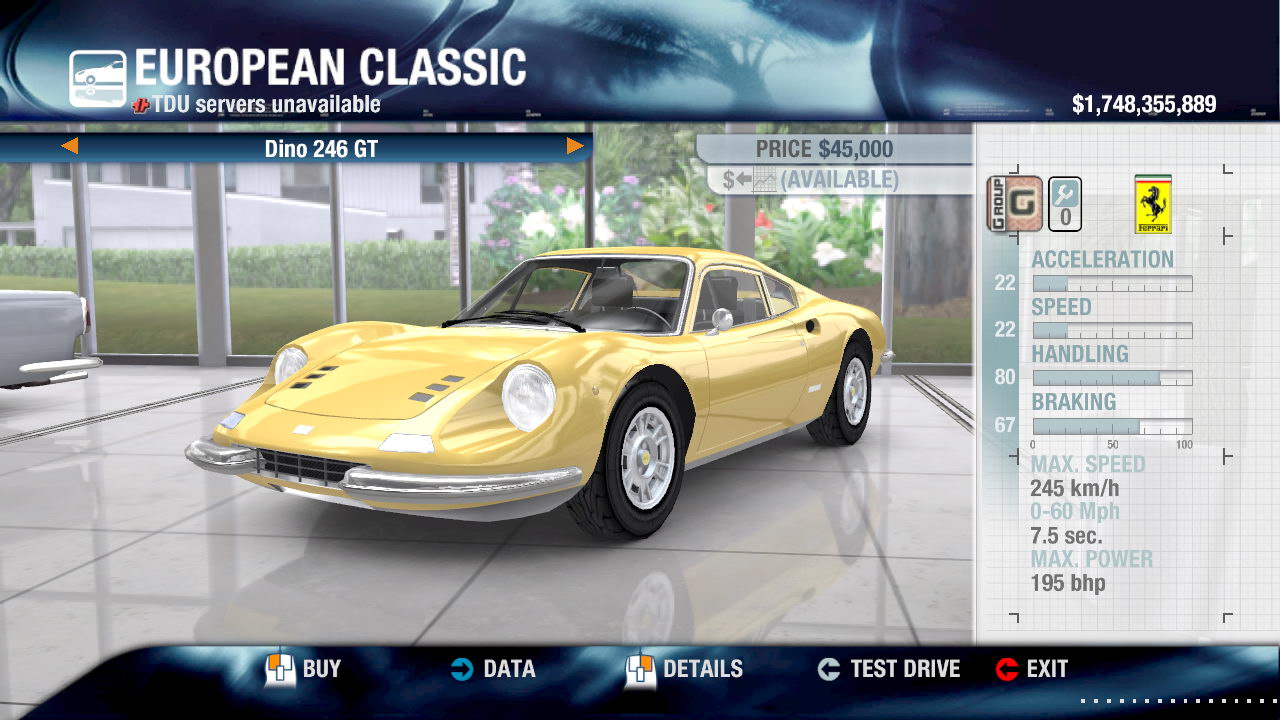Show the next car with right arrow
Image resolution: width=1280 pixels, height=720 pixels.
(575, 147)
